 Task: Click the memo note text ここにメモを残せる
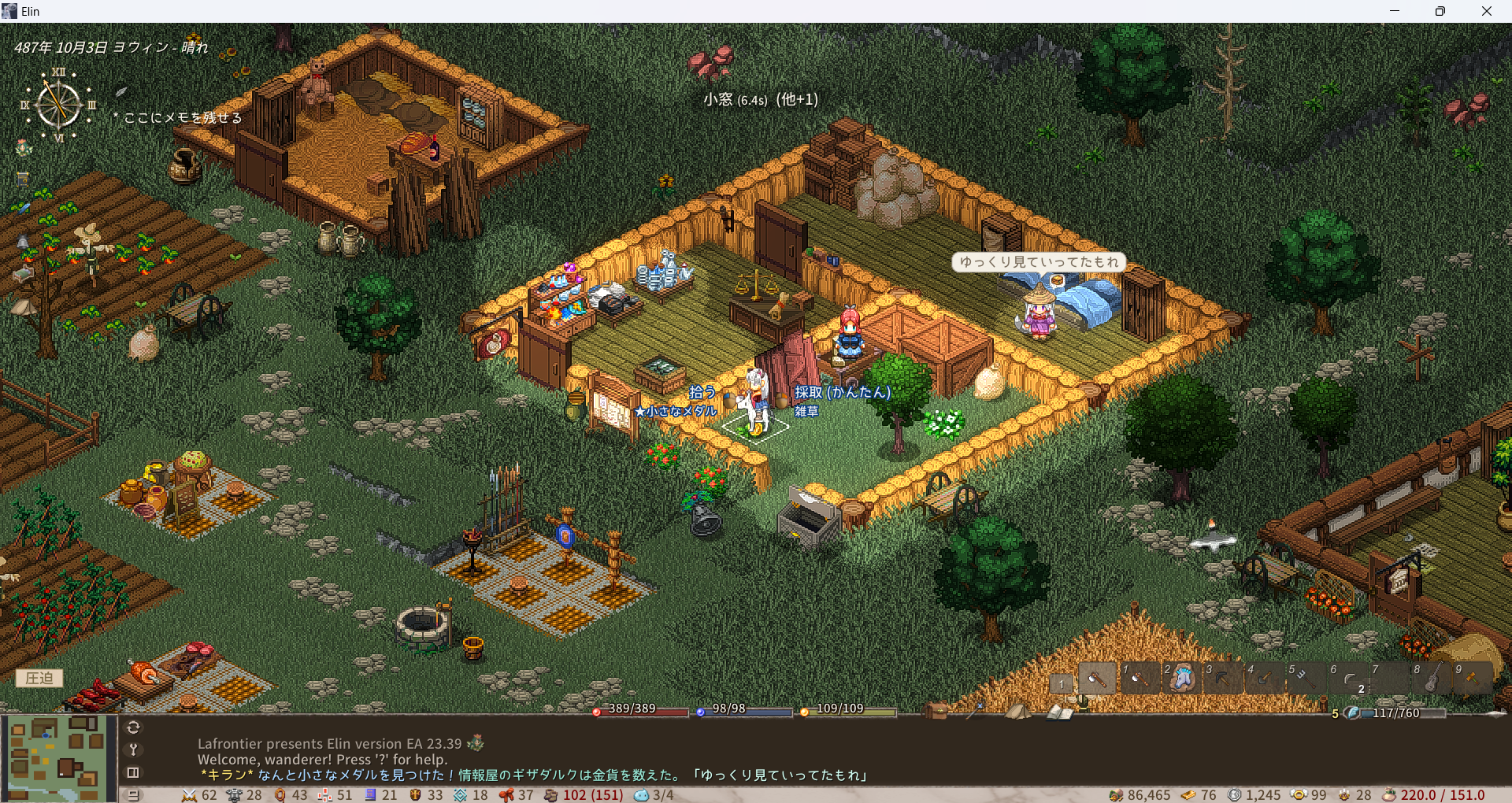click(x=183, y=118)
